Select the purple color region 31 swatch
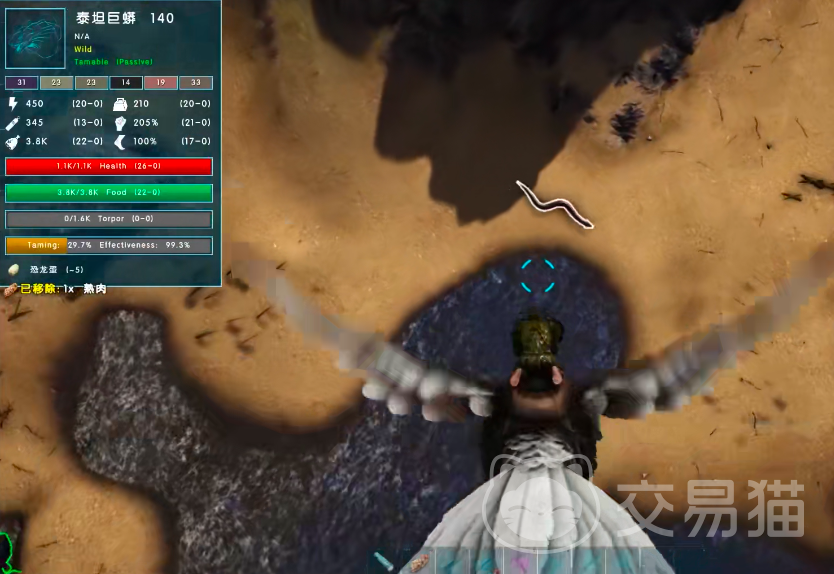Screen dimensions: 834x574 pos(22,83)
